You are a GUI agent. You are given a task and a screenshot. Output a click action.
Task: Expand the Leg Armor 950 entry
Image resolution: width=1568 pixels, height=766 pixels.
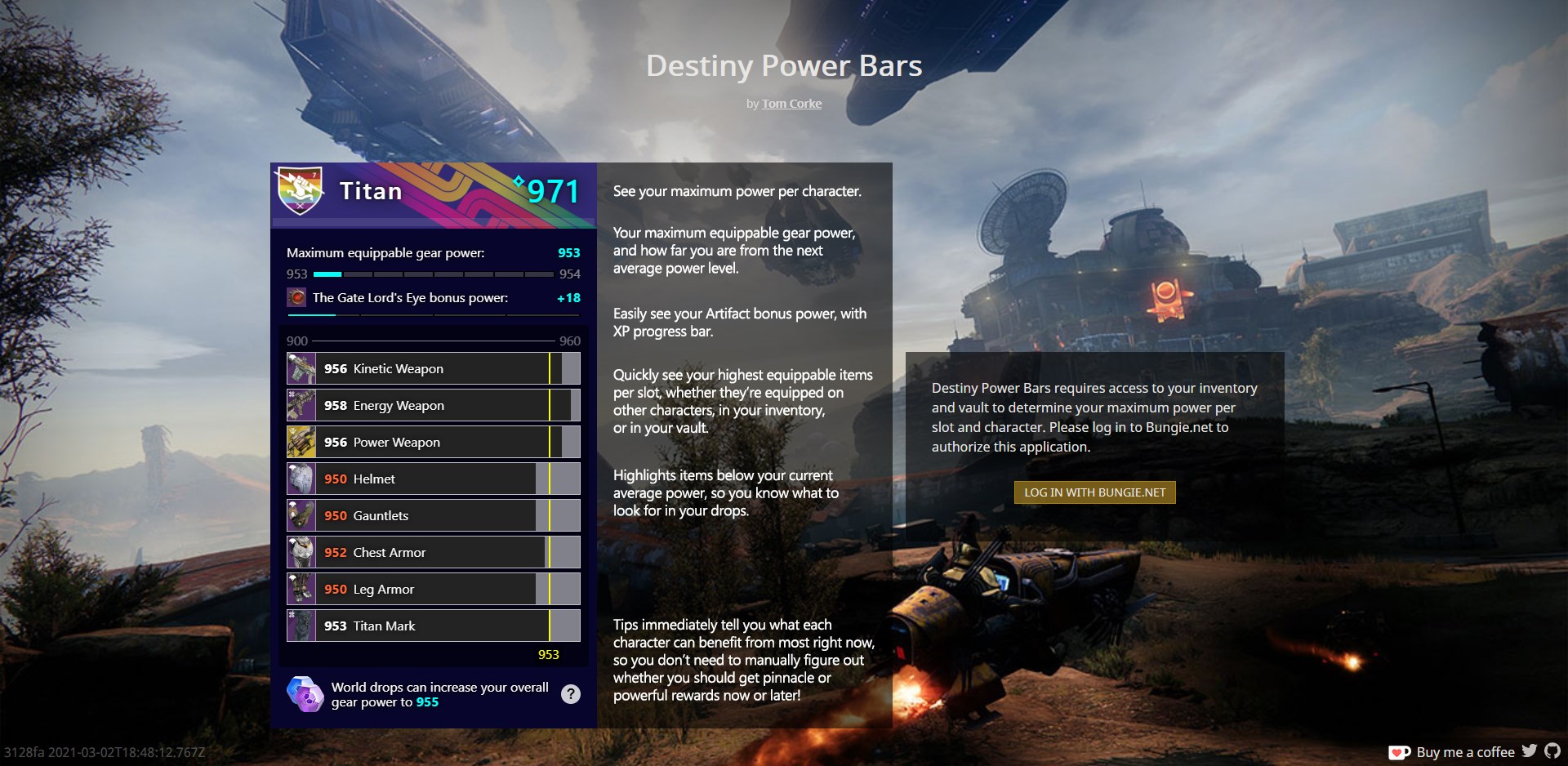(x=433, y=589)
